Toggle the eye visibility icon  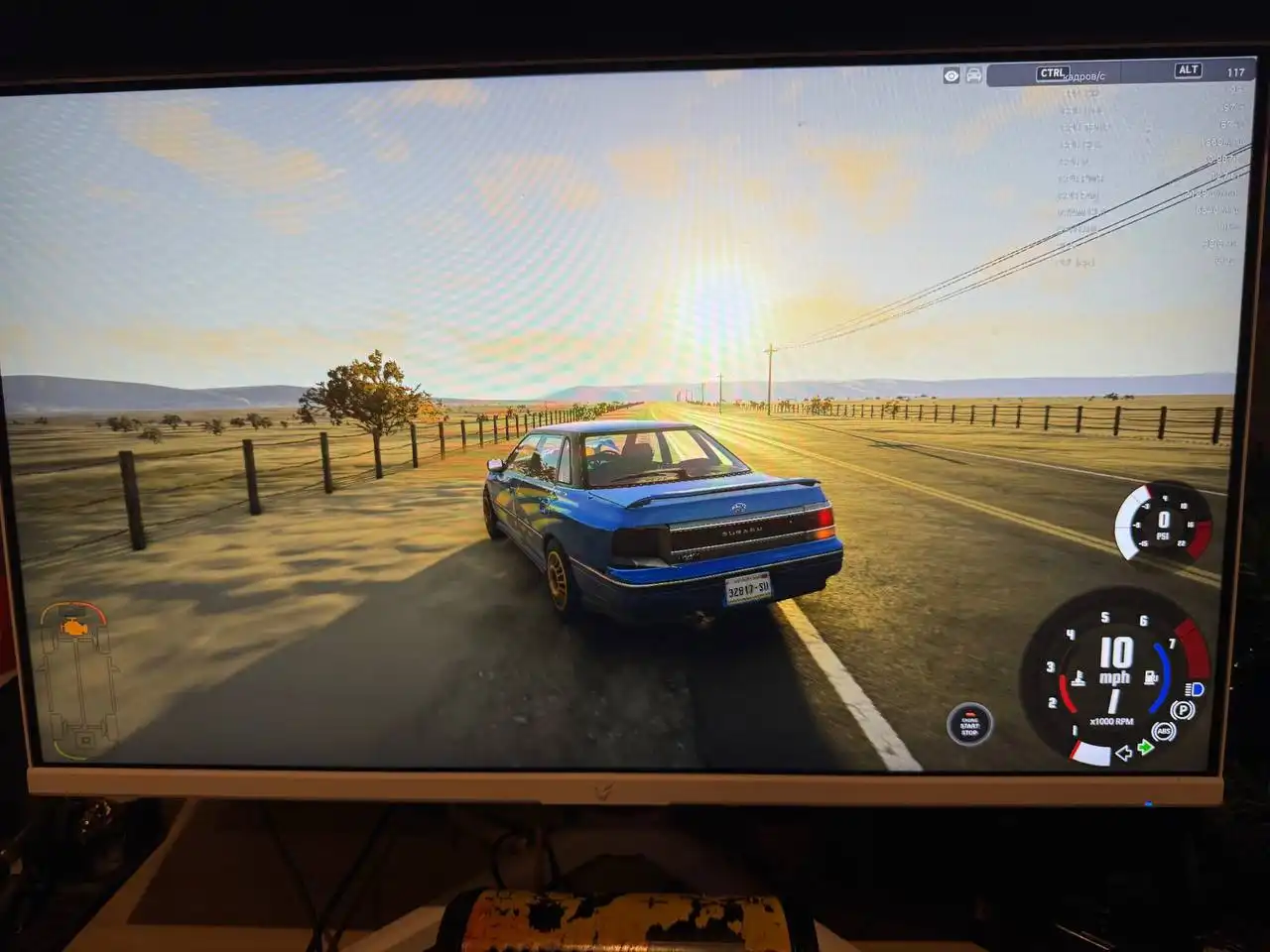952,75
